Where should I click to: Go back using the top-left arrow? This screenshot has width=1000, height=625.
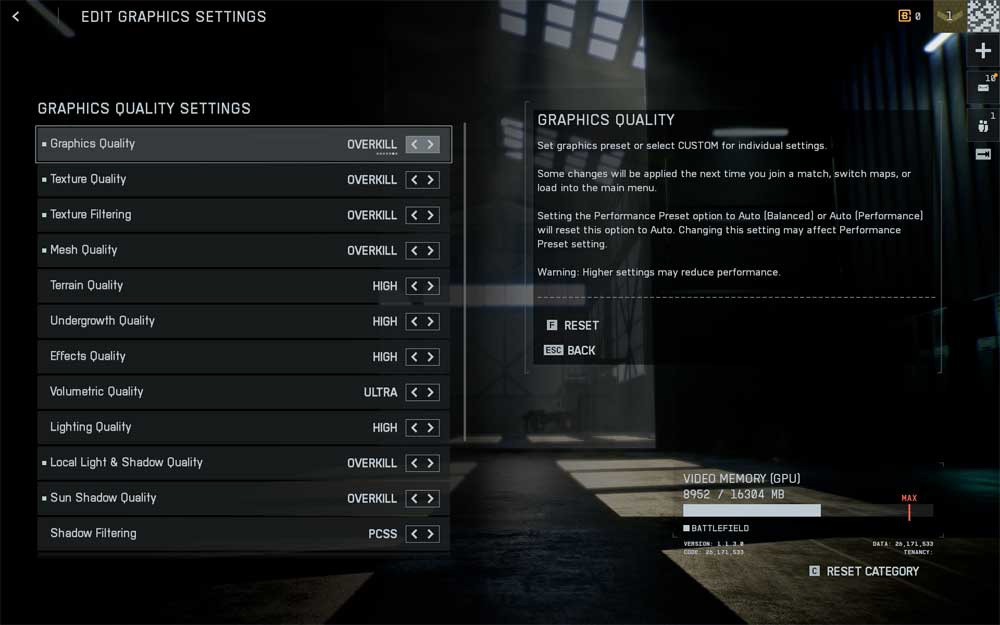(x=16, y=17)
